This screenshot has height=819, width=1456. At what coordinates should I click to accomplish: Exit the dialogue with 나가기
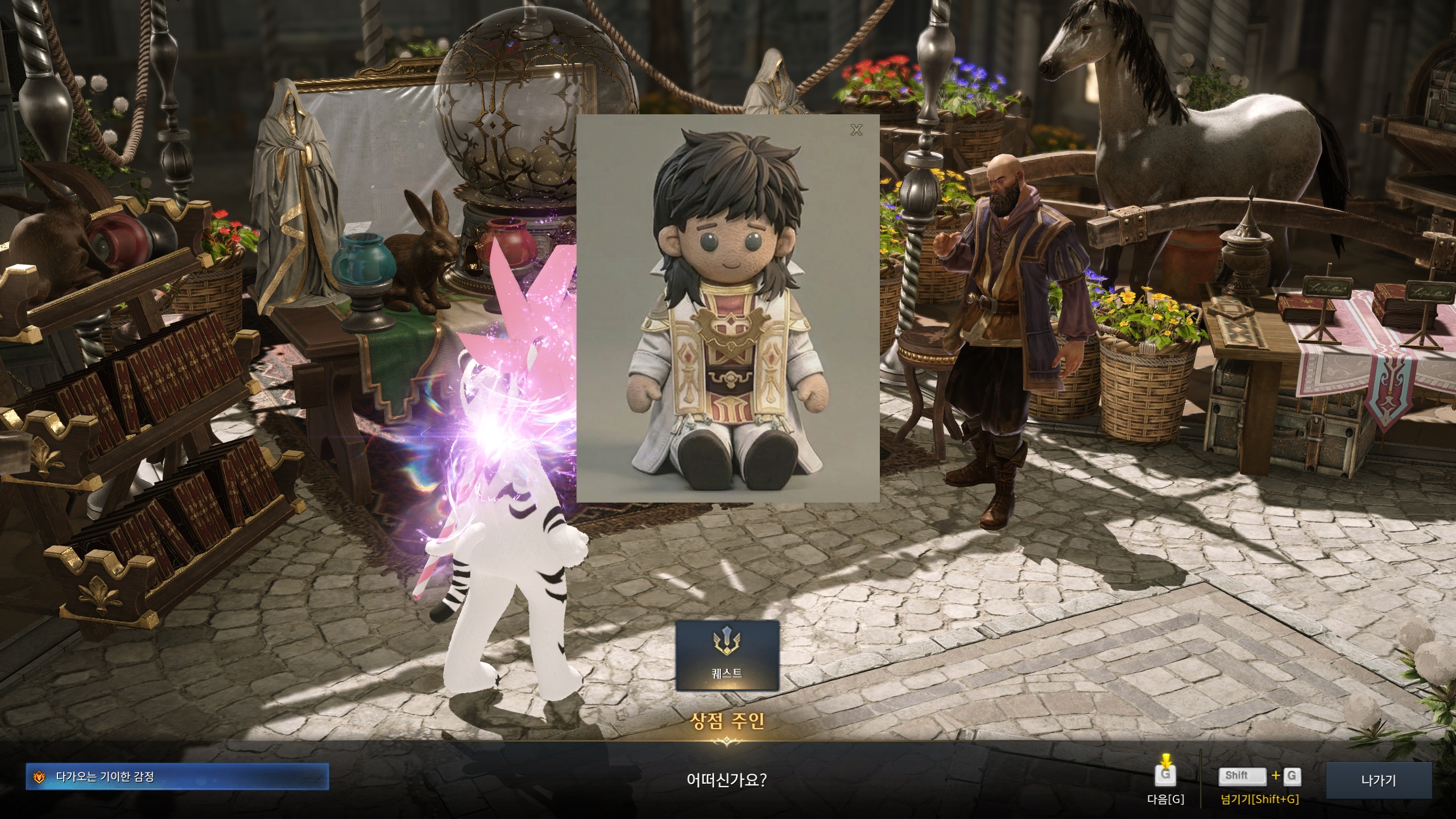coord(1379,780)
